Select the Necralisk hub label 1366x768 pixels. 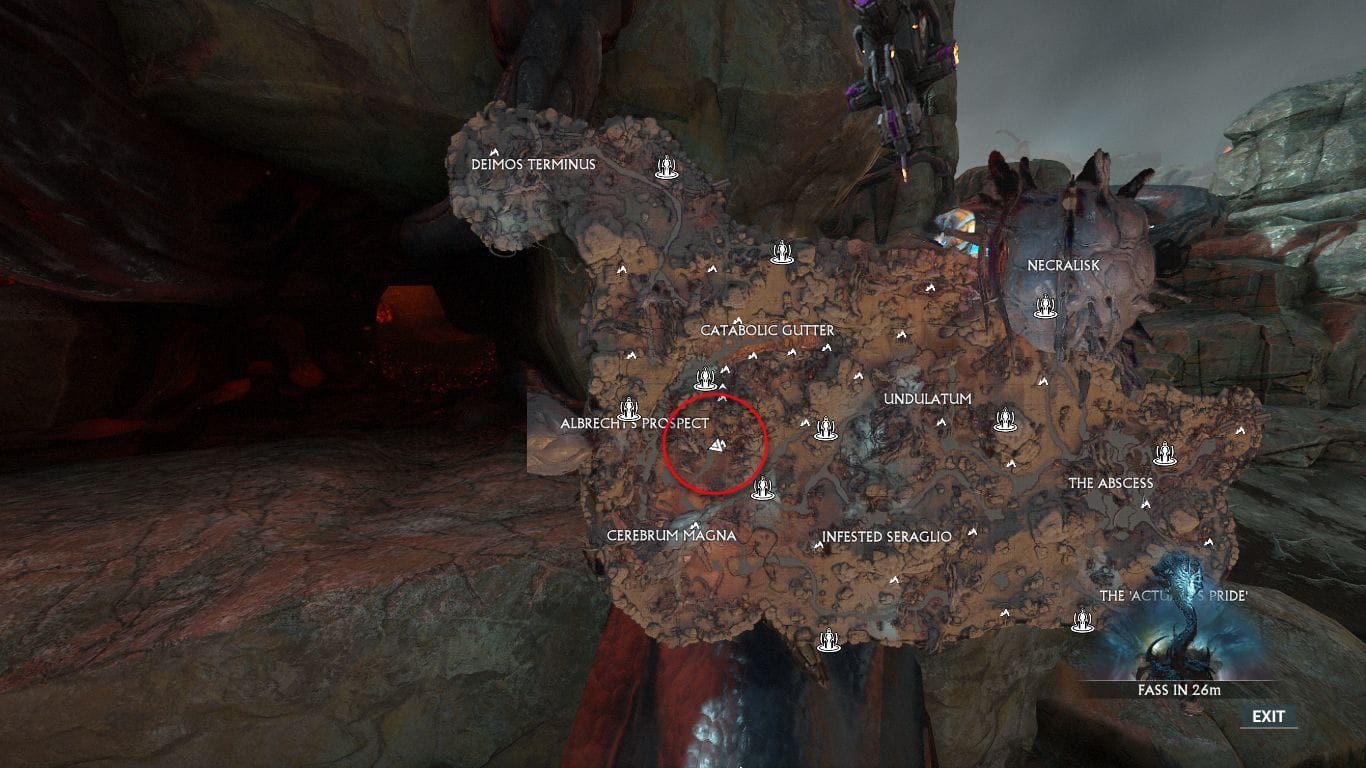pyautogui.click(x=1062, y=265)
